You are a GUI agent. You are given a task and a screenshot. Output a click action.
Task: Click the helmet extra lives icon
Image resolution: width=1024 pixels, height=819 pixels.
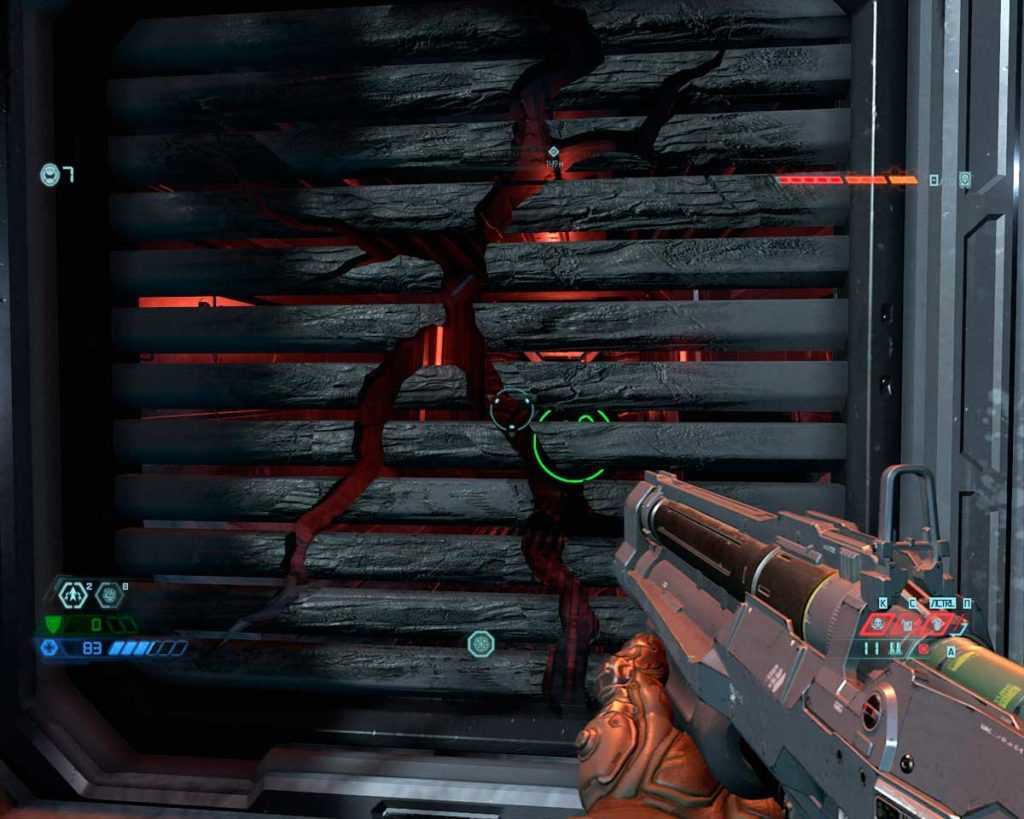click(x=49, y=175)
